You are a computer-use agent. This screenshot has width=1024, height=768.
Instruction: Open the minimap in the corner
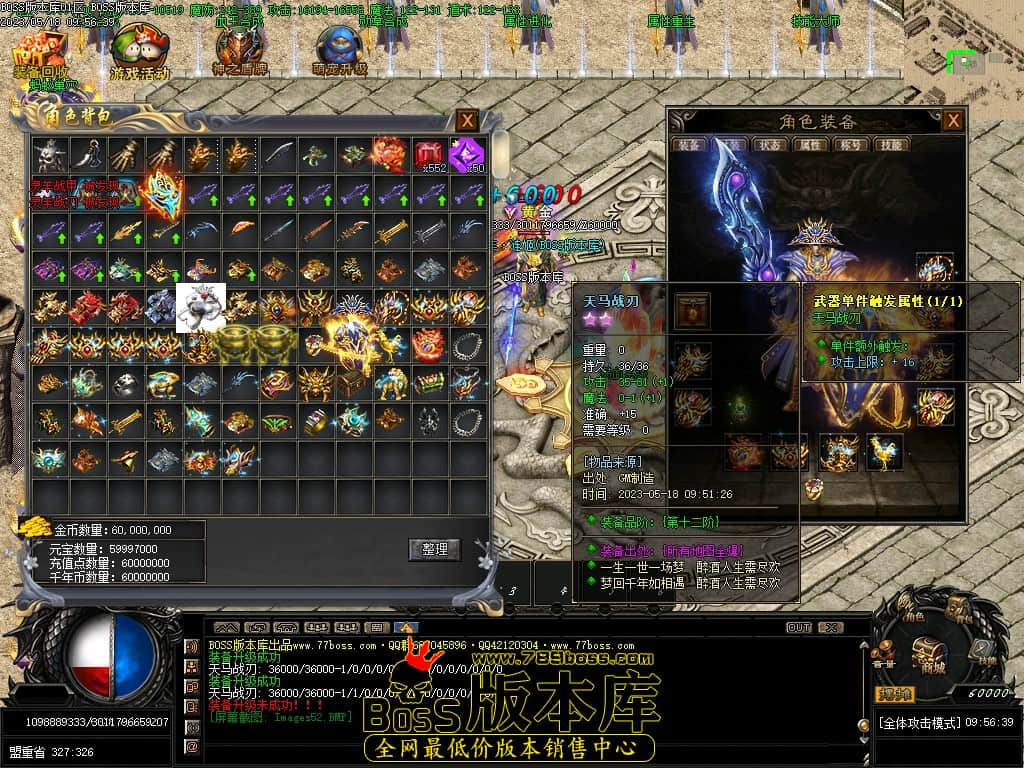point(964,60)
